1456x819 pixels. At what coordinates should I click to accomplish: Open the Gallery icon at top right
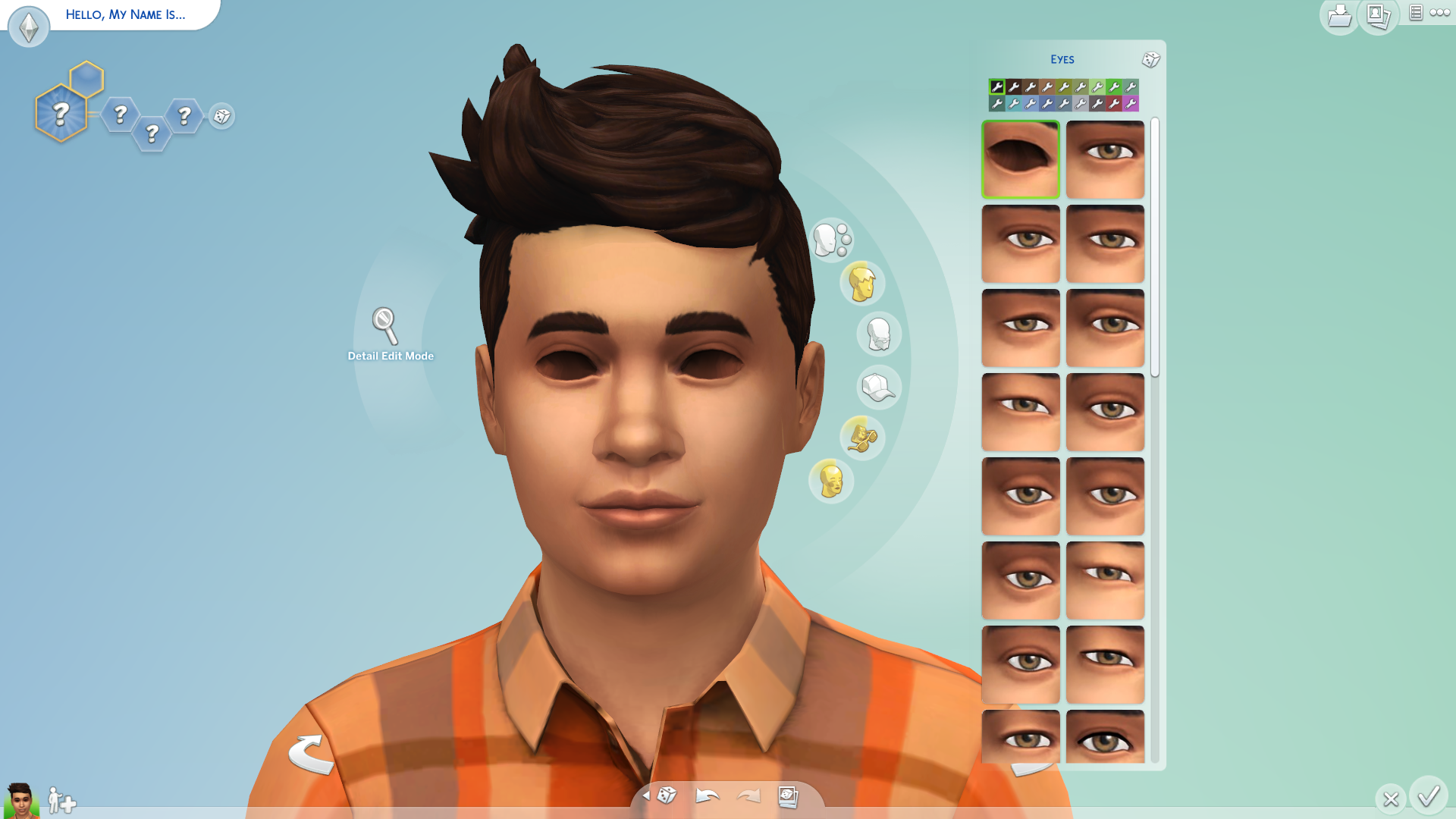1378,15
